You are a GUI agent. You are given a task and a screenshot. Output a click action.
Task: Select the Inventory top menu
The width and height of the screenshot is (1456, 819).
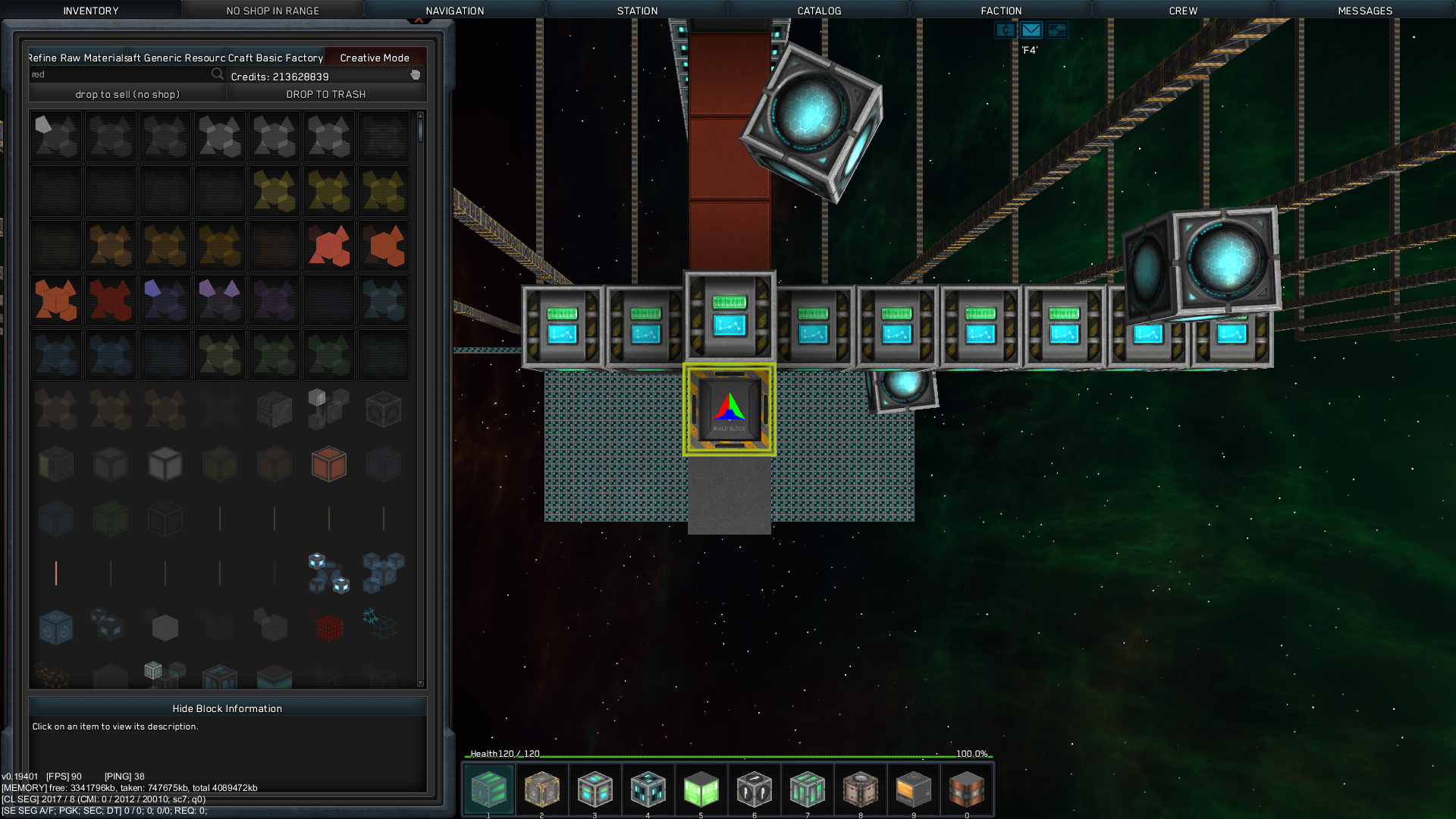coord(91,11)
